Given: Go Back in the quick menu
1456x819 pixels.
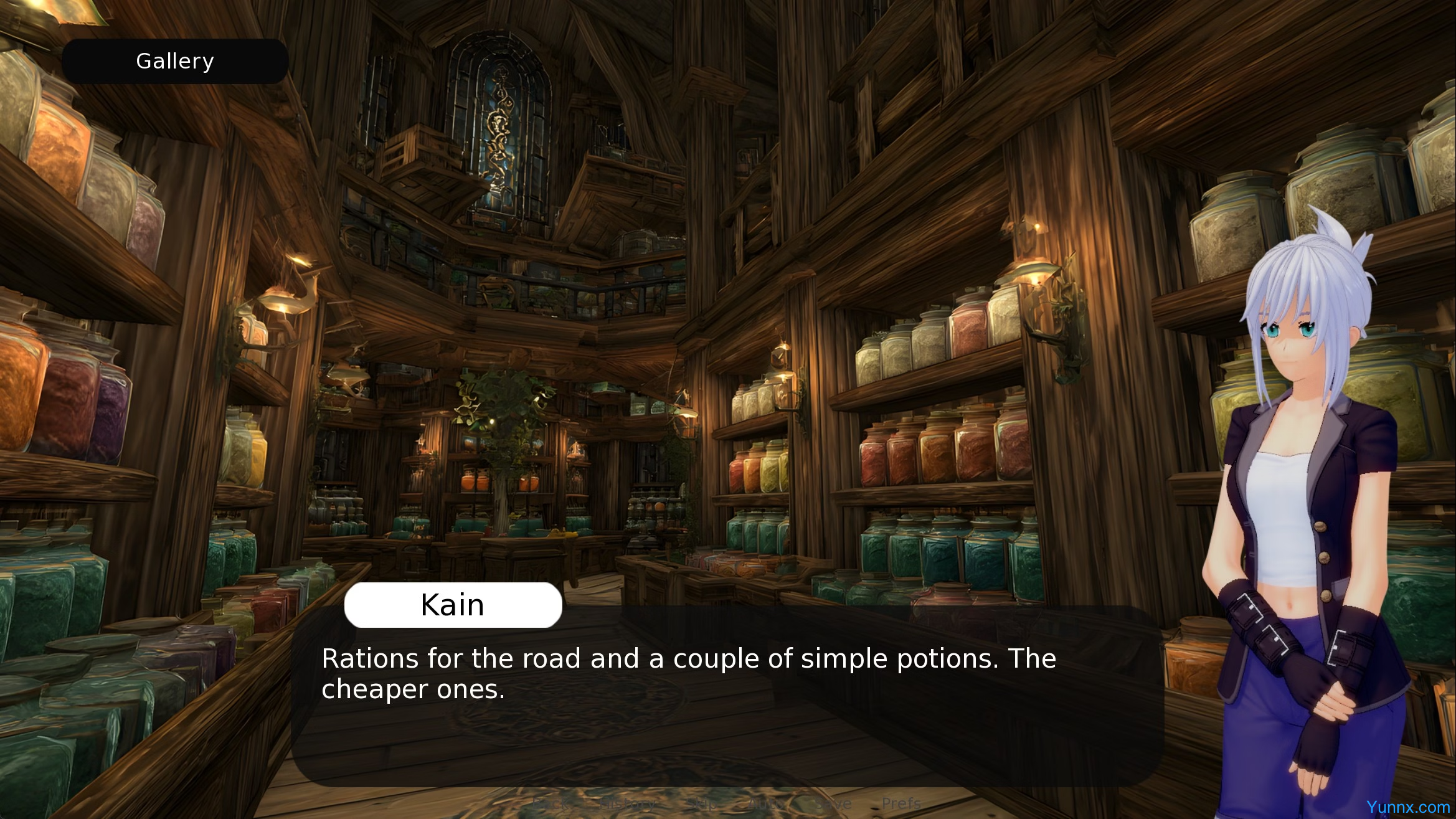Looking at the screenshot, I should [x=549, y=803].
